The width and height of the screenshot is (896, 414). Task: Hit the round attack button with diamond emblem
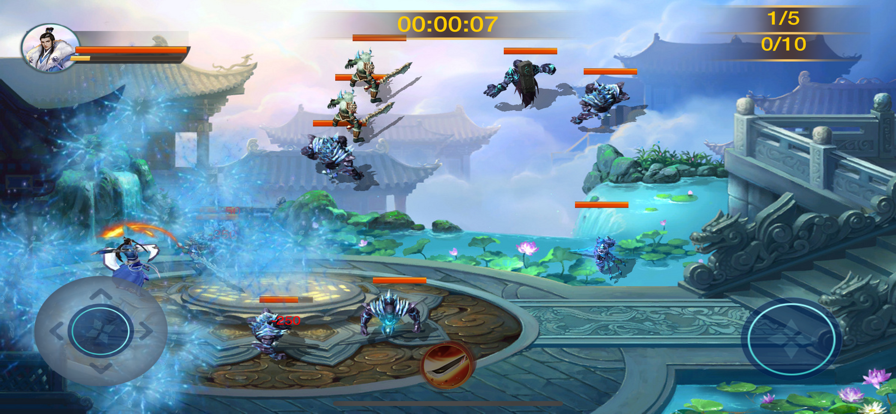(x=790, y=338)
